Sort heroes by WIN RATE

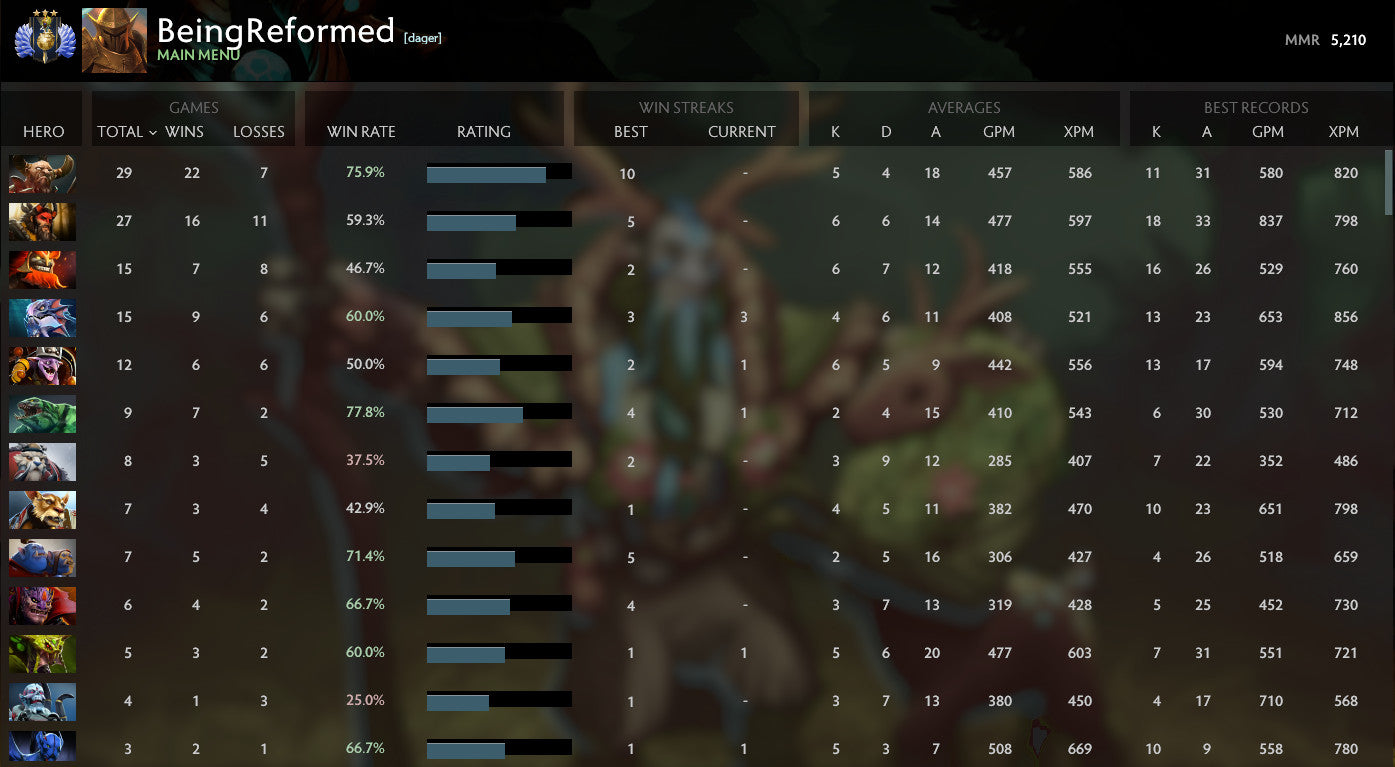point(362,131)
